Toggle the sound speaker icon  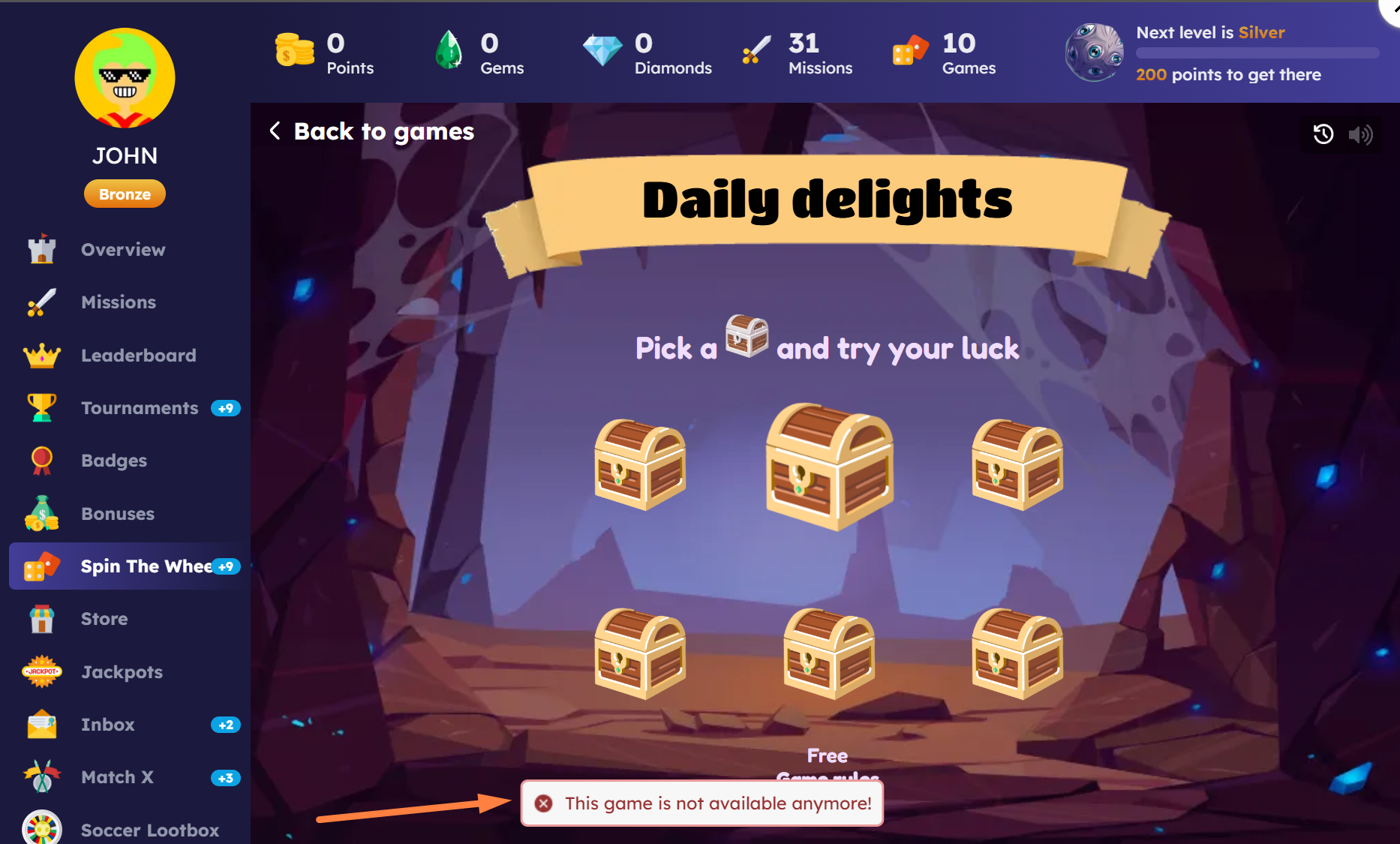pyautogui.click(x=1360, y=134)
